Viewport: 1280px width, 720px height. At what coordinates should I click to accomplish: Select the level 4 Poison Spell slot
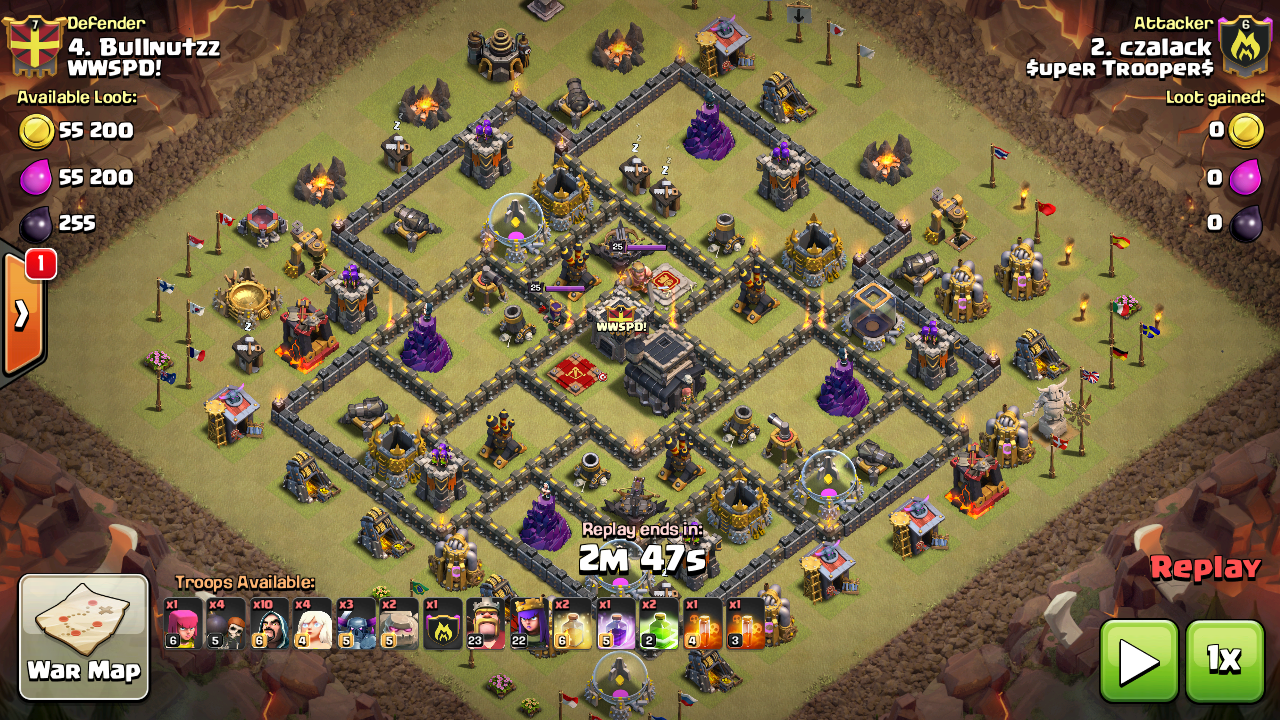coord(702,624)
